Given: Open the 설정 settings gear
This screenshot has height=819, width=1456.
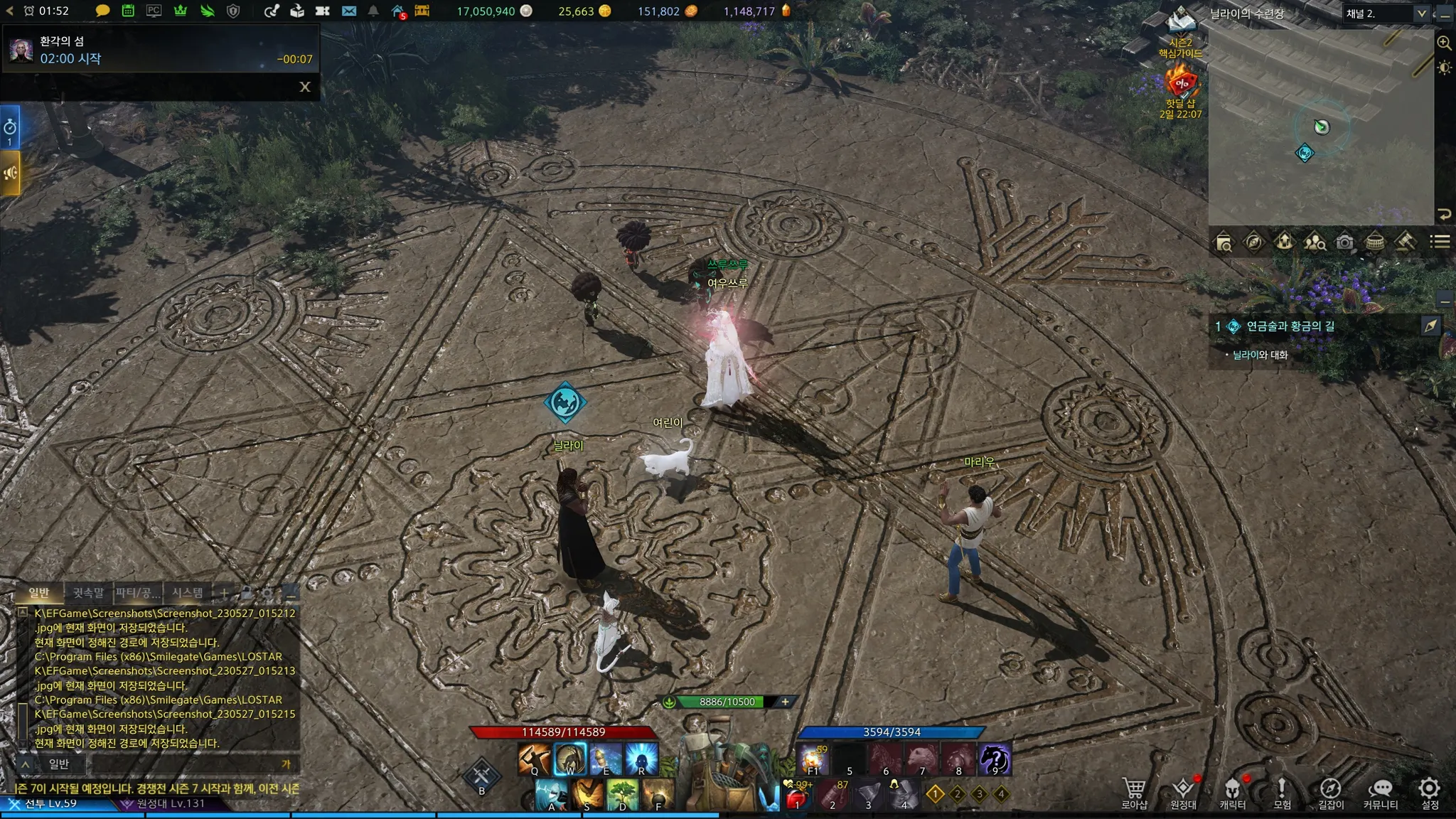Looking at the screenshot, I should (x=1430, y=792).
